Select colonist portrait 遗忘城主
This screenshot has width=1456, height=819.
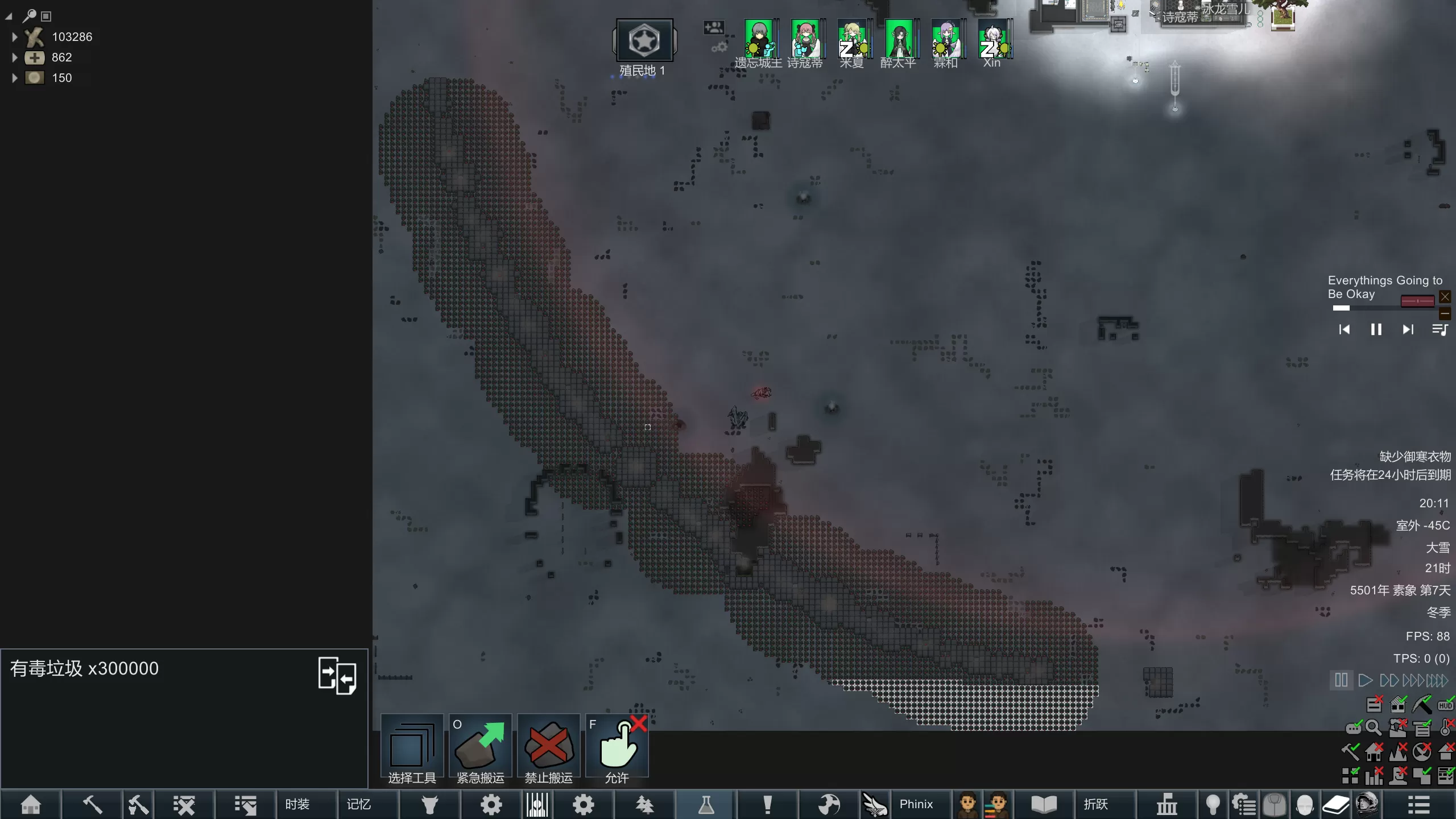[759, 40]
